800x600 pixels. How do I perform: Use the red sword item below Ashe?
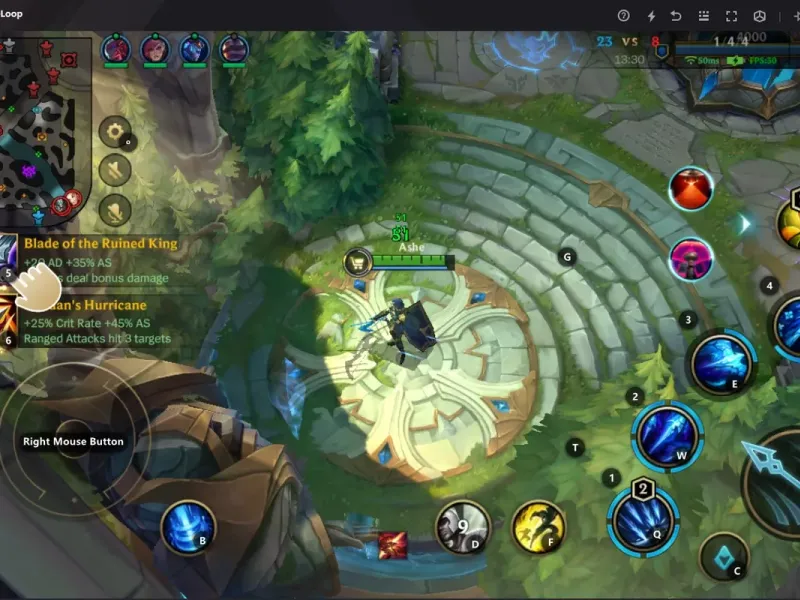392,546
